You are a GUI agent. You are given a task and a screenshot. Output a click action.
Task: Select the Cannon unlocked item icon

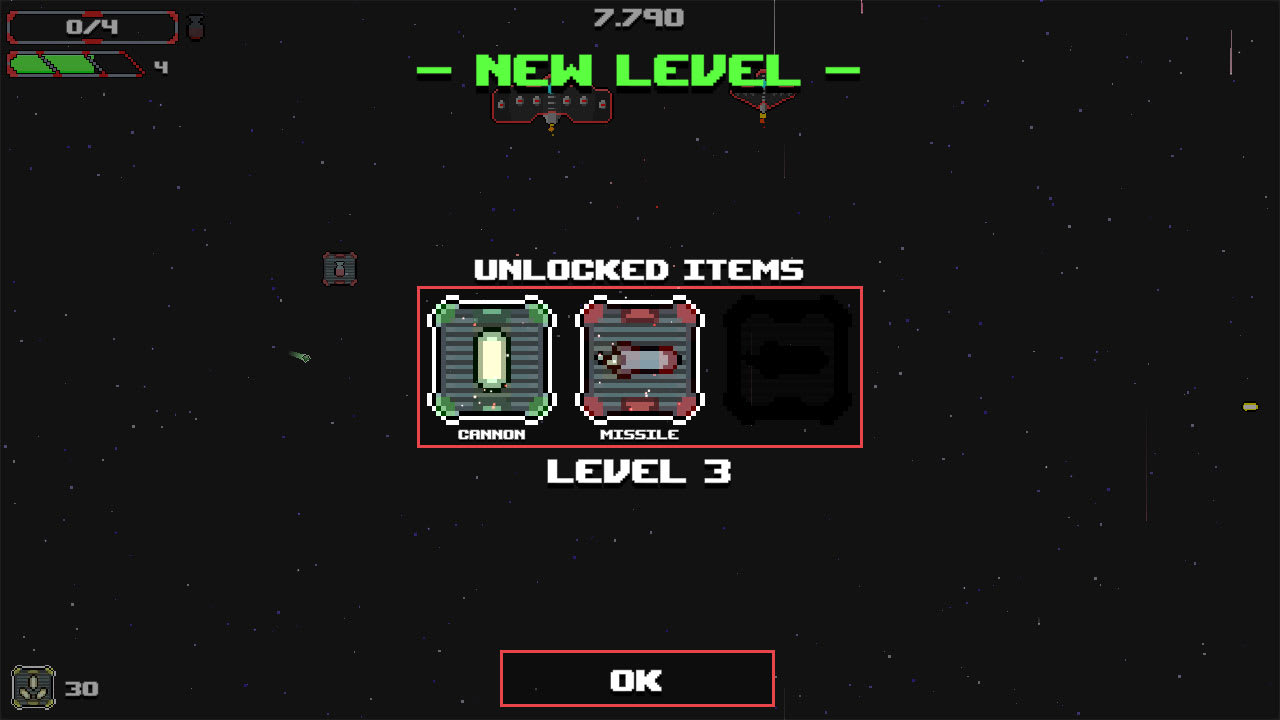(x=491, y=360)
